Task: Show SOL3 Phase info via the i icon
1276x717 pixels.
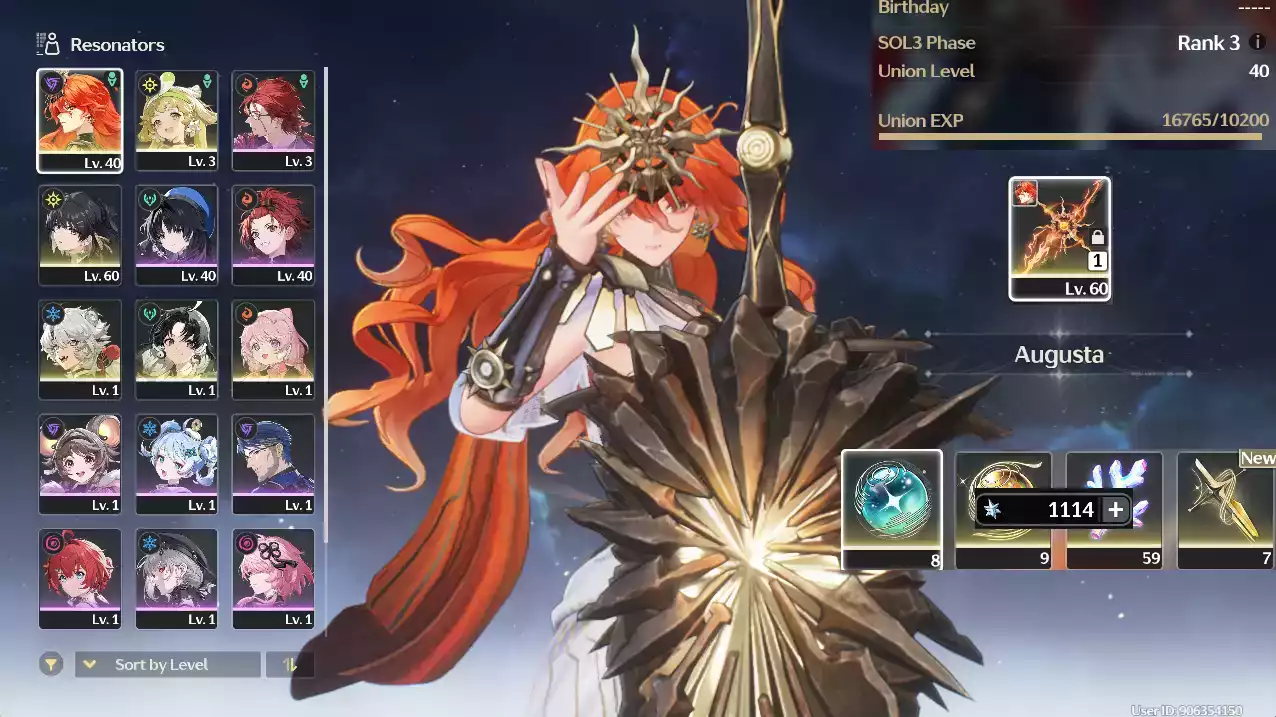Action: point(1258,43)
